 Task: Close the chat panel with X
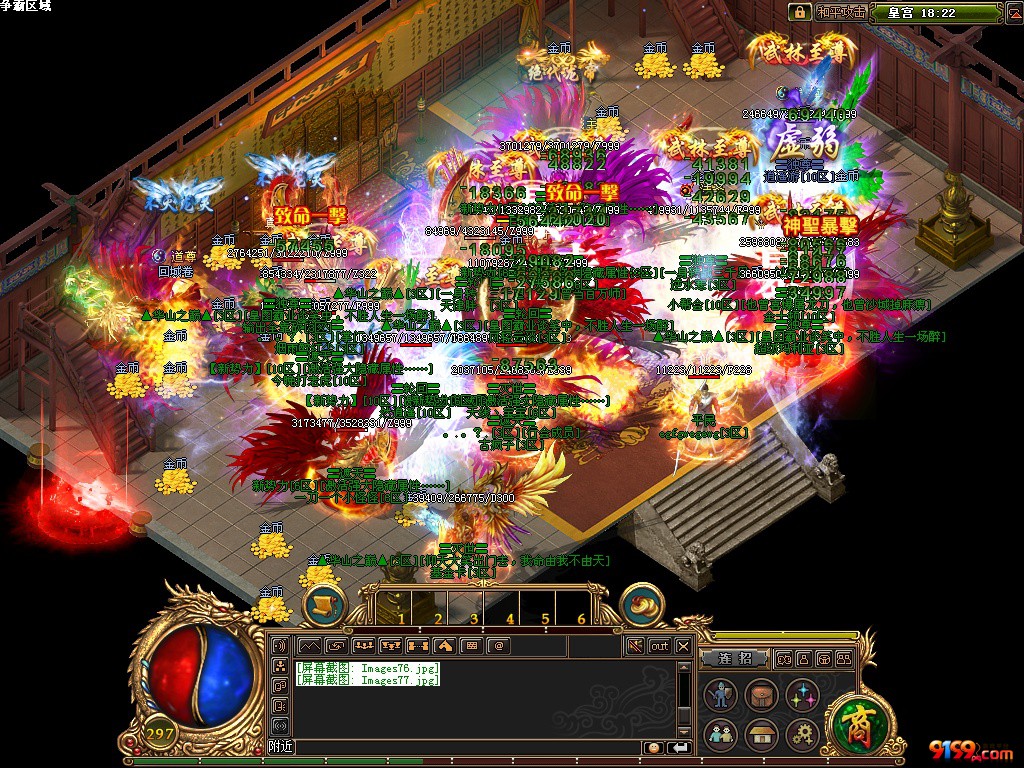point(683,646)
